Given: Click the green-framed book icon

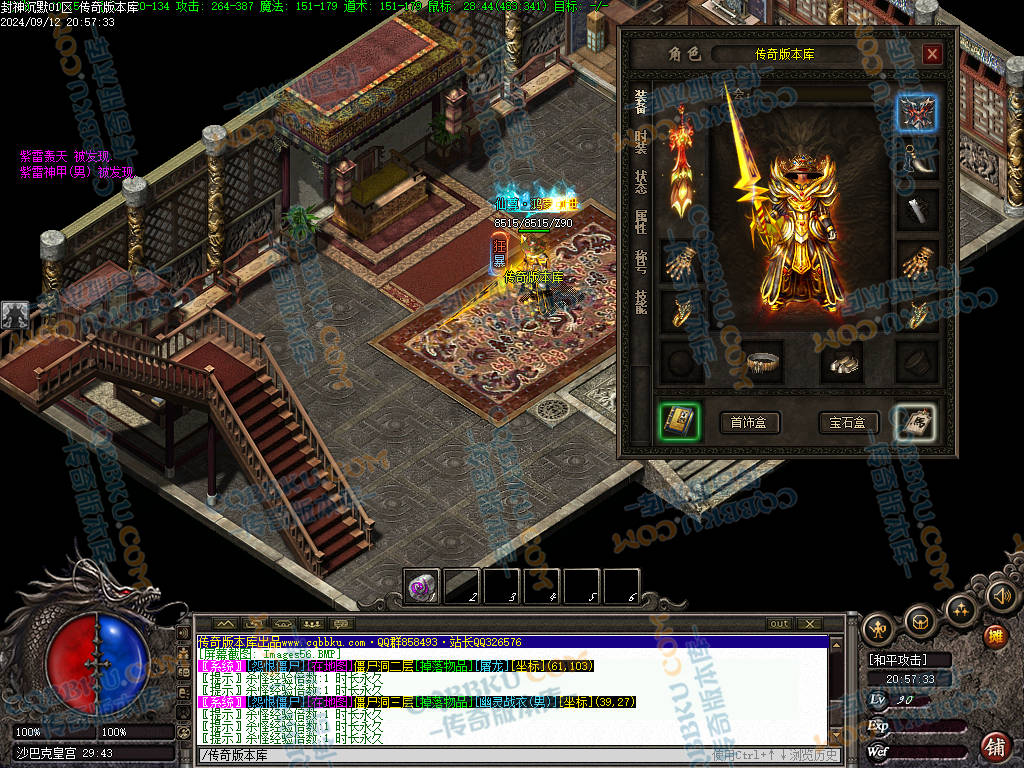Looking at the screenshot, I should click(x=679, y=422).
